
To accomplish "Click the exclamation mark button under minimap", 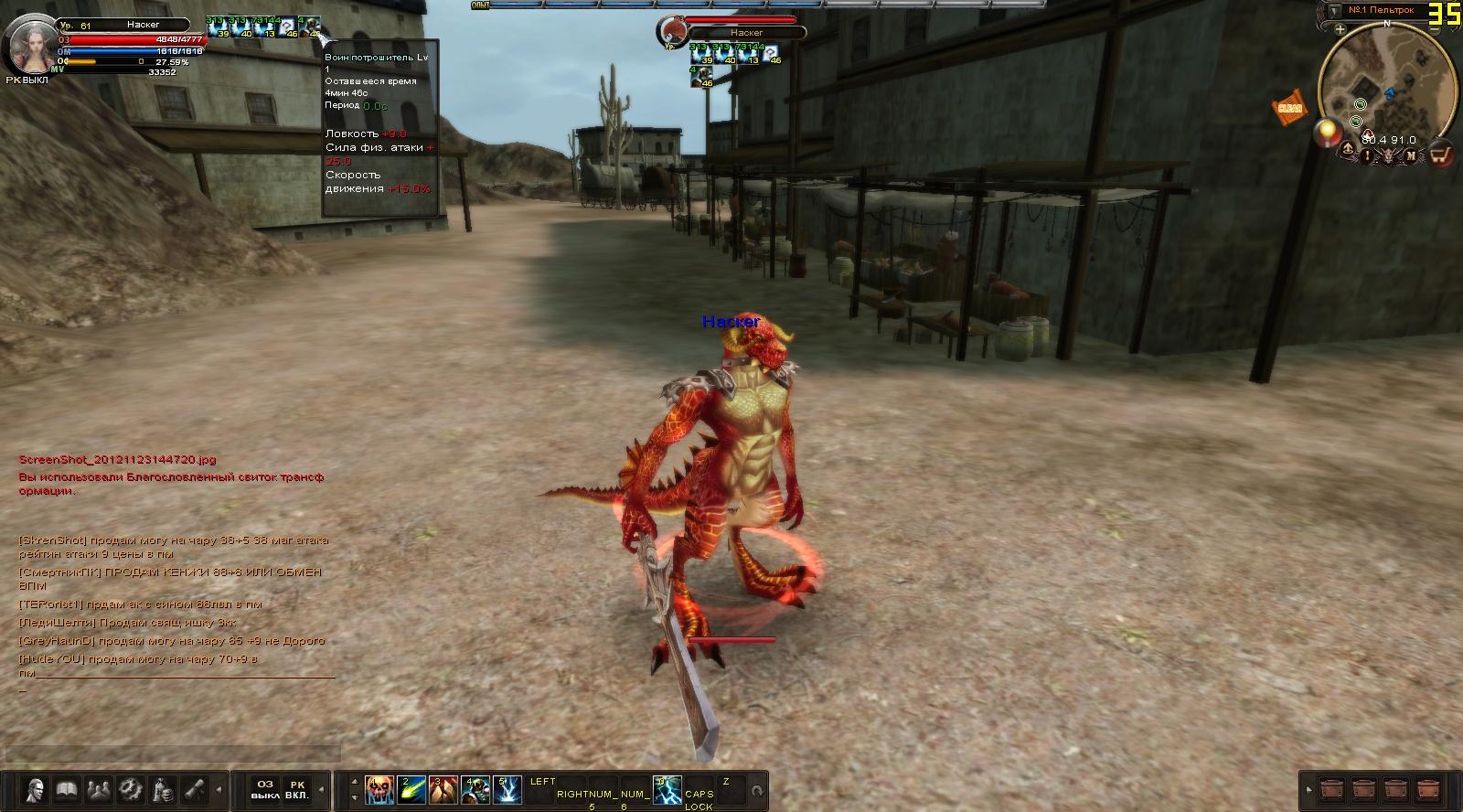I will click(1368, 155).
